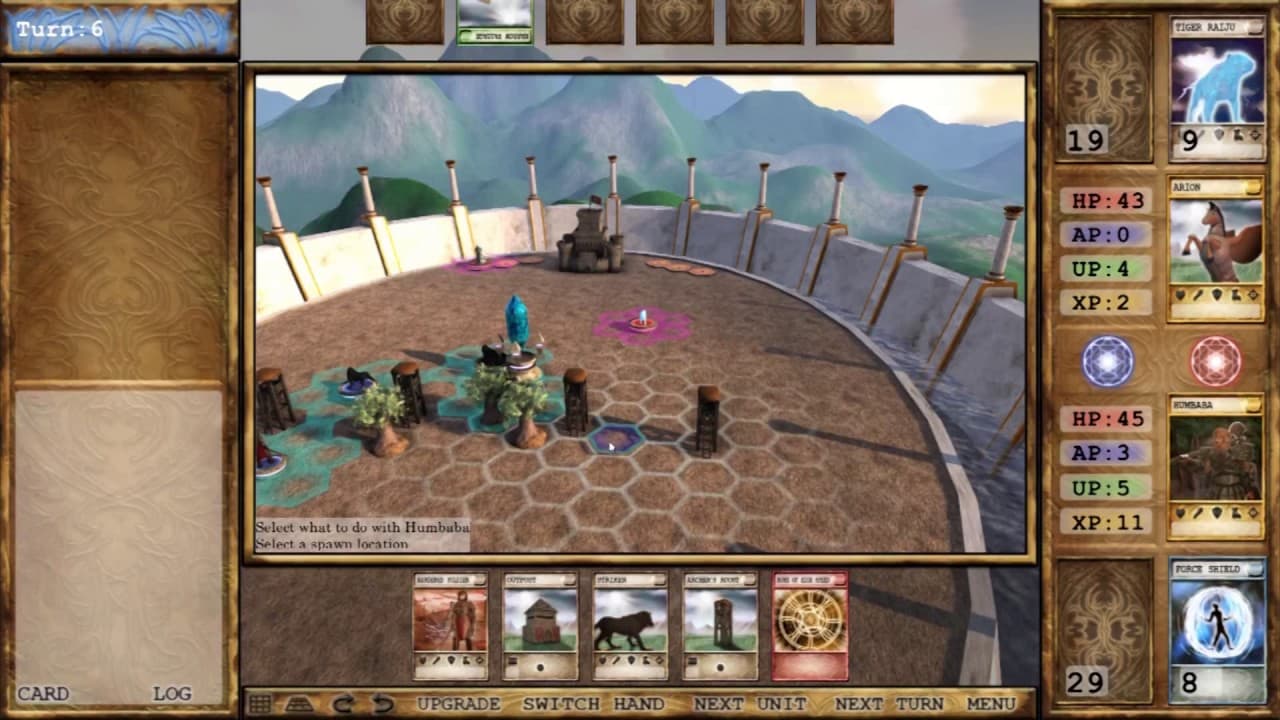
Task: Select the Outpost card in hand
Action: coord(540,625)
